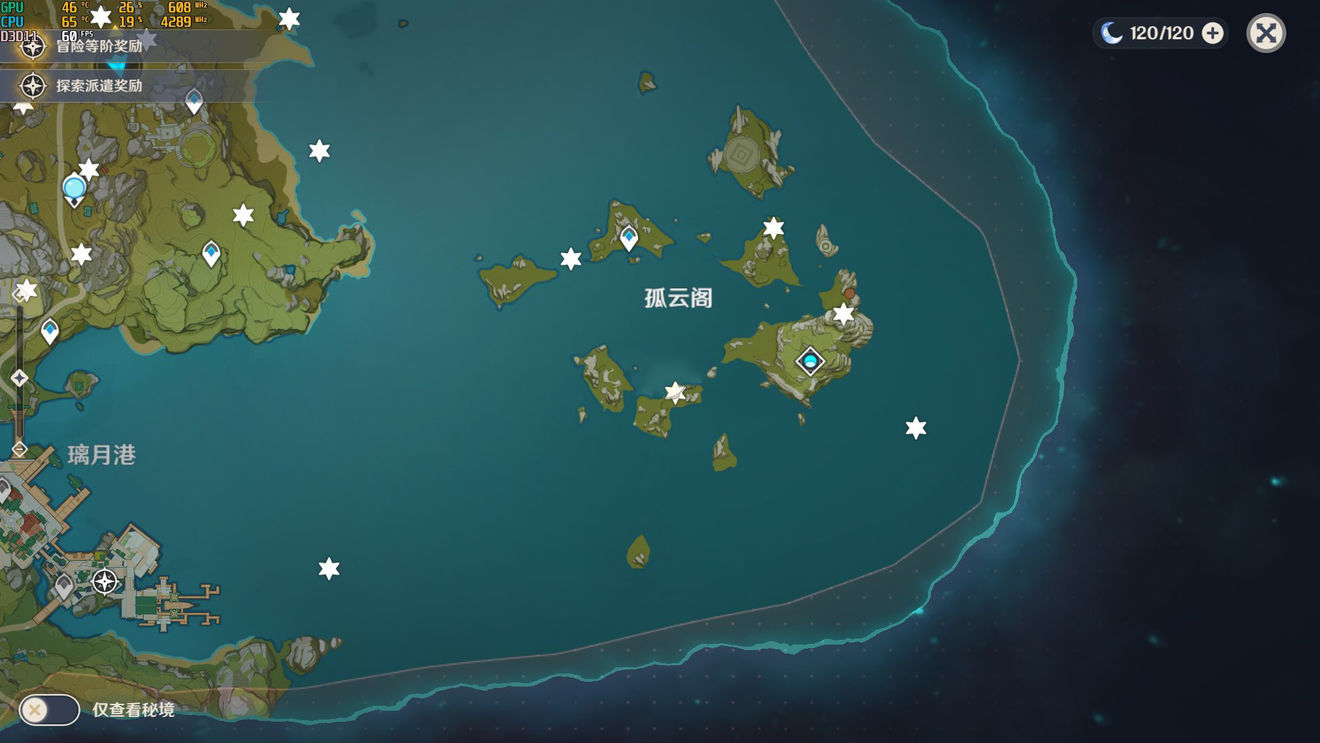Click the star pin southeast of Liyue Harbor

point(327,567)
